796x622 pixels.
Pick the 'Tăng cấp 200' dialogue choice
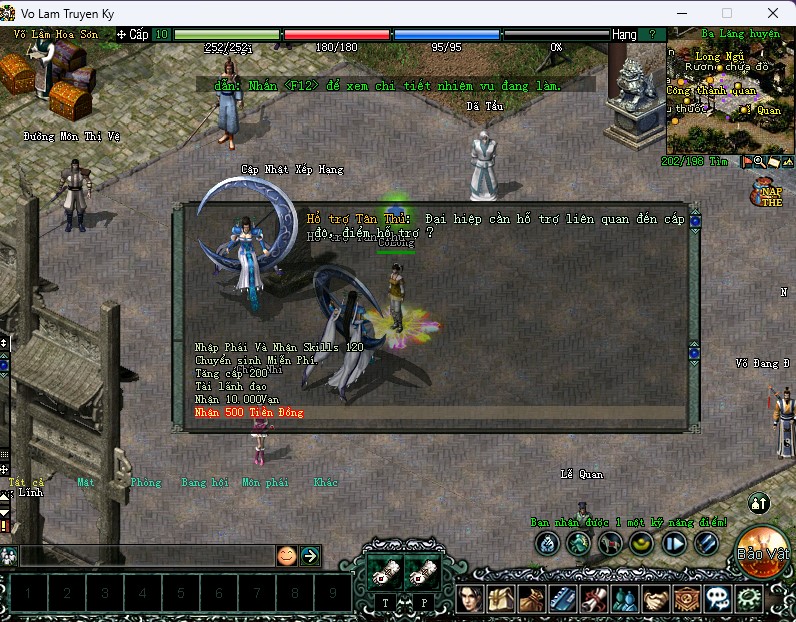[230, 373]
